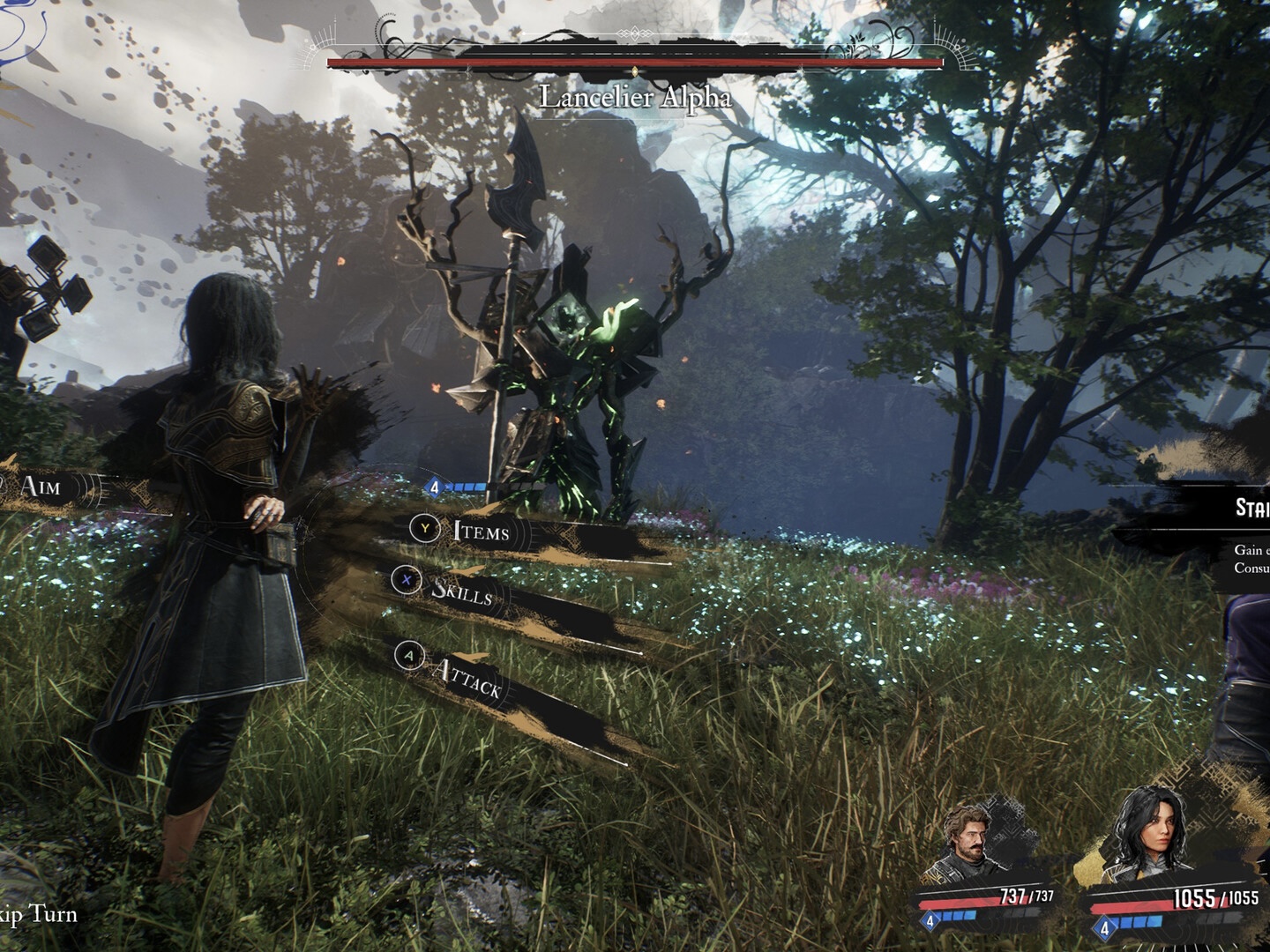The height and width of the screenshot is (952, 1270).
Task: Choose the Skills command
Action: point(460,591)
